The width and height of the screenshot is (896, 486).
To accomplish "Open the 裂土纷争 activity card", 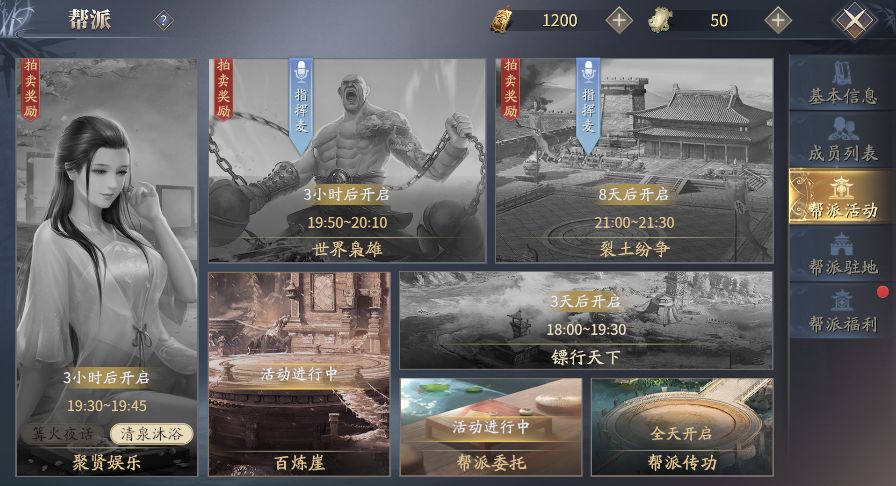I will tap(633, 160).
